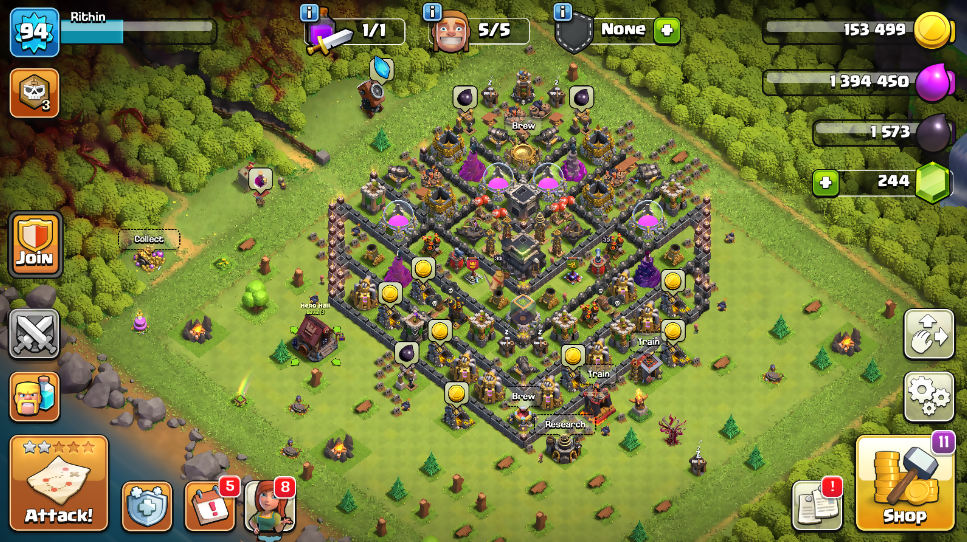Show info for the shield status

pyautogui.click(x=562, y=12)
